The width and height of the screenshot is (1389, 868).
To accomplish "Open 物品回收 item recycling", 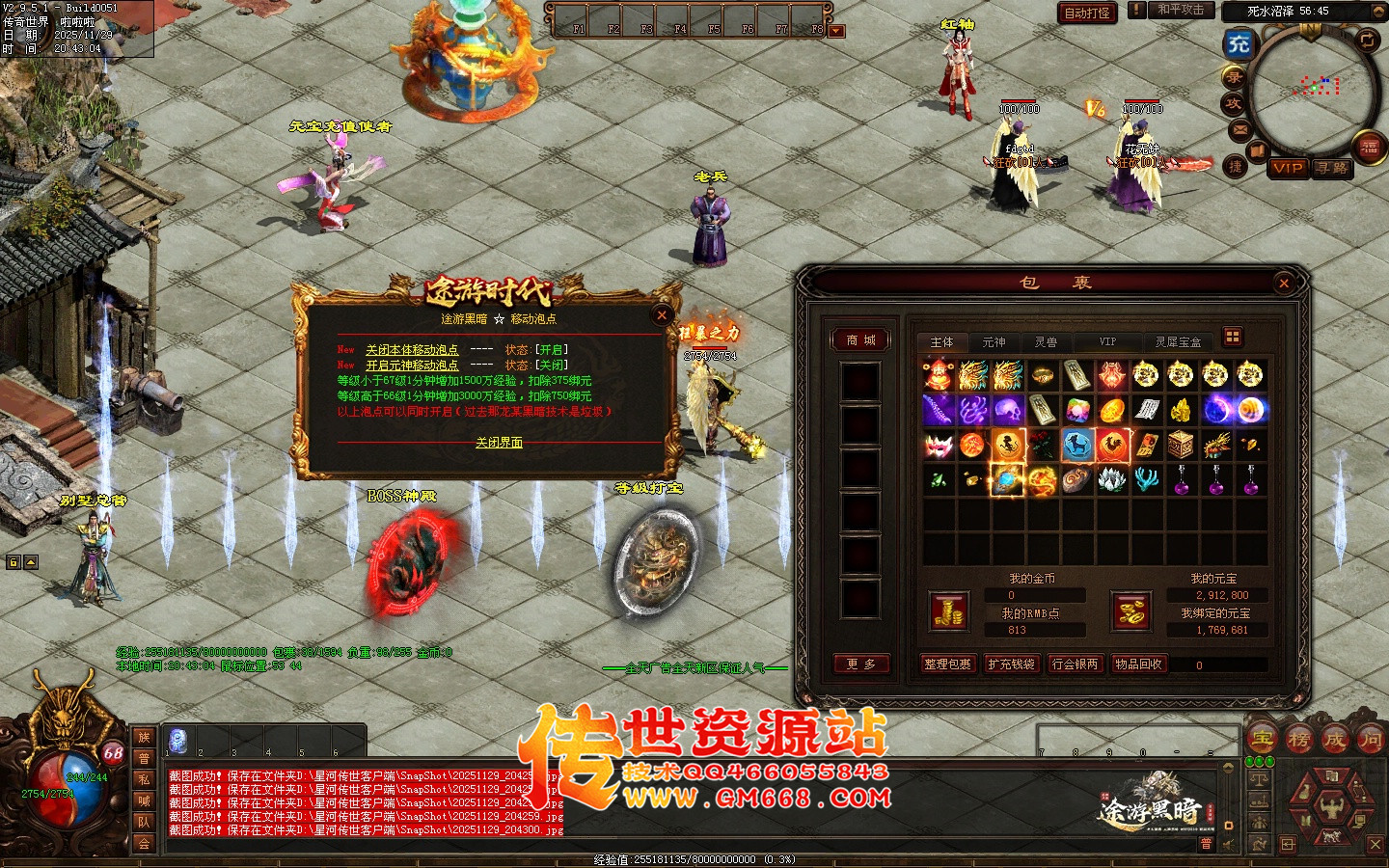I will coord(1138,664).
